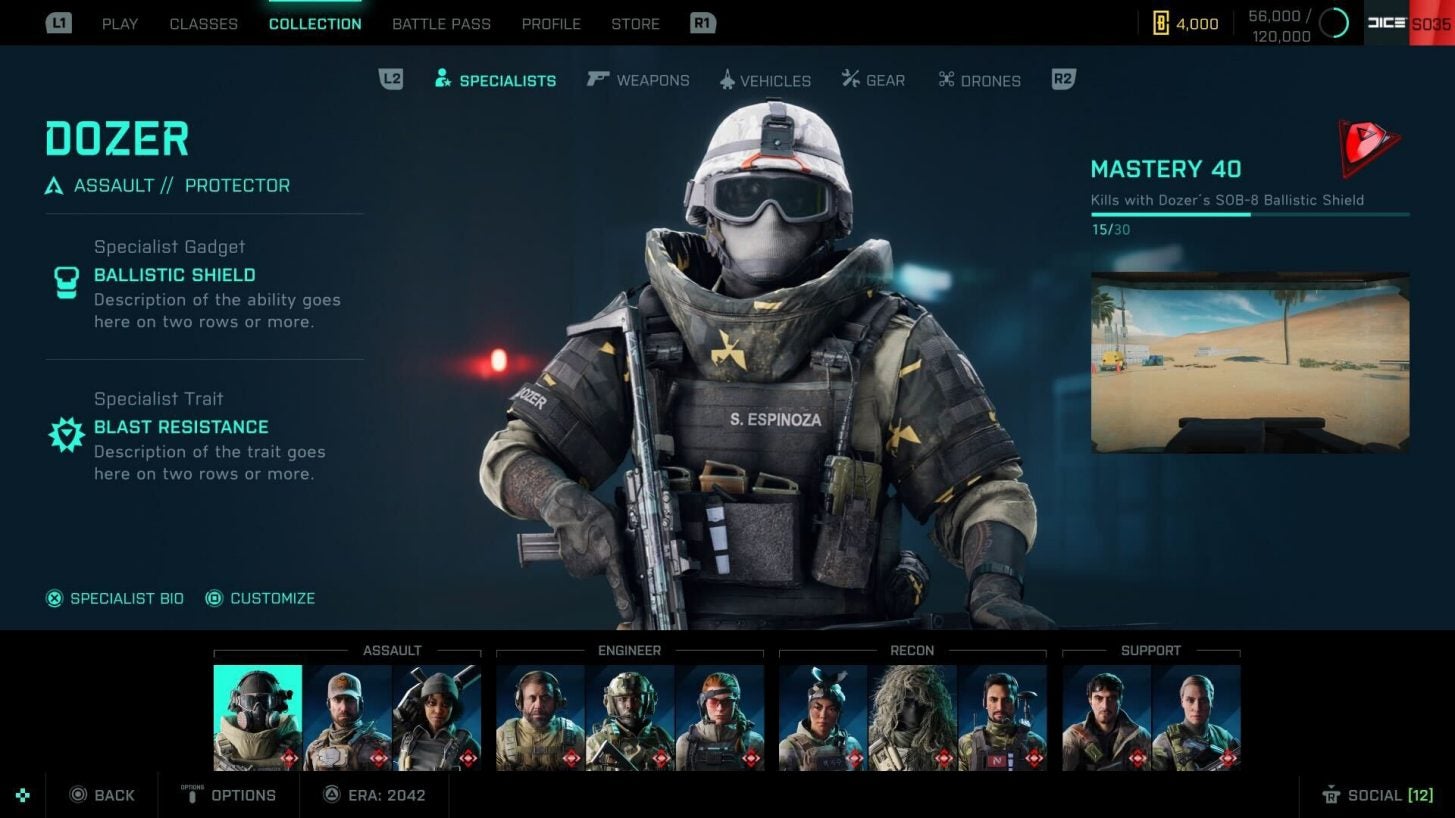Click the Options button in bottom bar
Viewport: 1455px width, 818px height.
230,794
